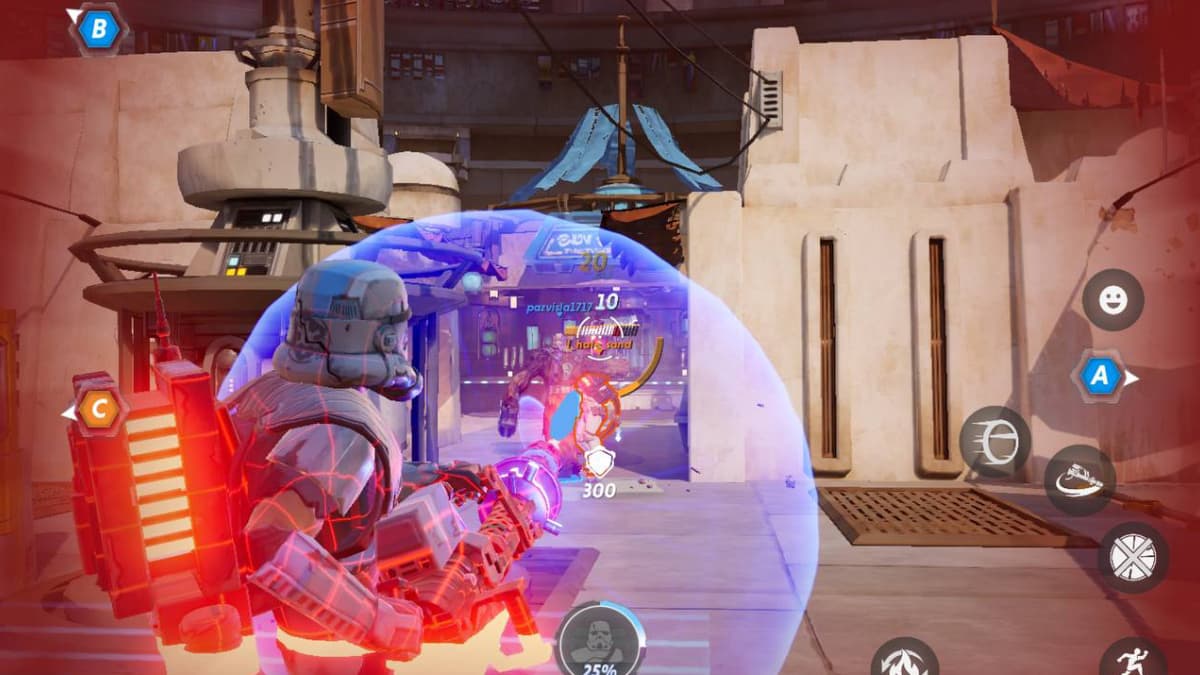
Task: Open the smiley face emote button
Action: 1112,299
